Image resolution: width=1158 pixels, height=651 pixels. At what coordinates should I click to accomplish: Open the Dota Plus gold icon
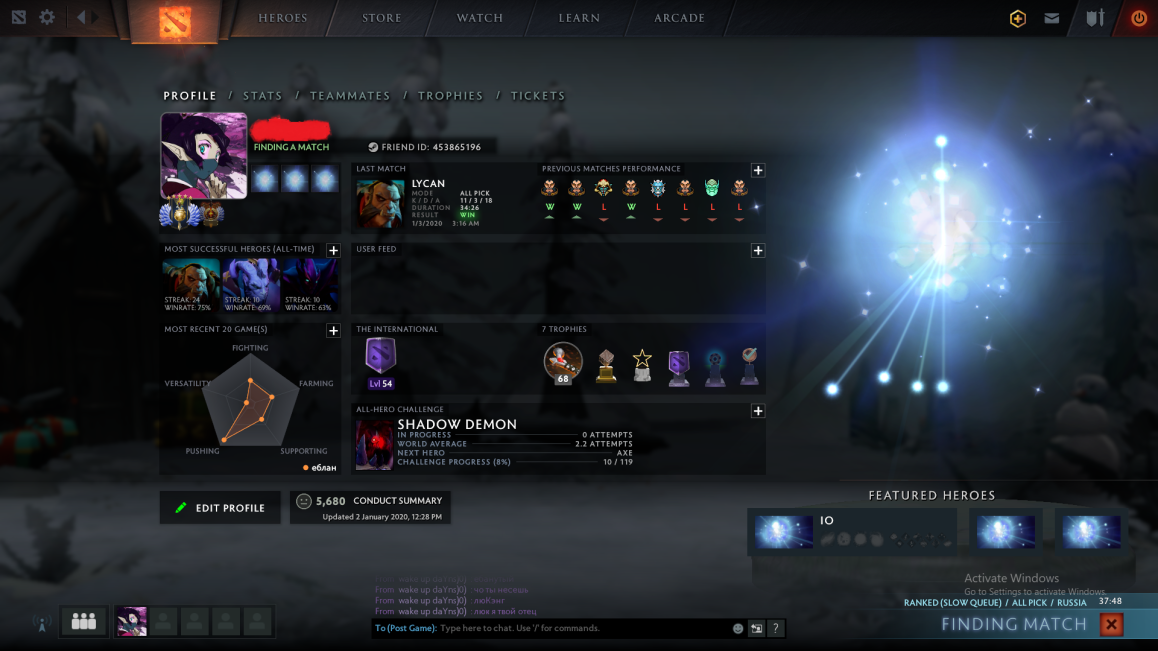1018,18
